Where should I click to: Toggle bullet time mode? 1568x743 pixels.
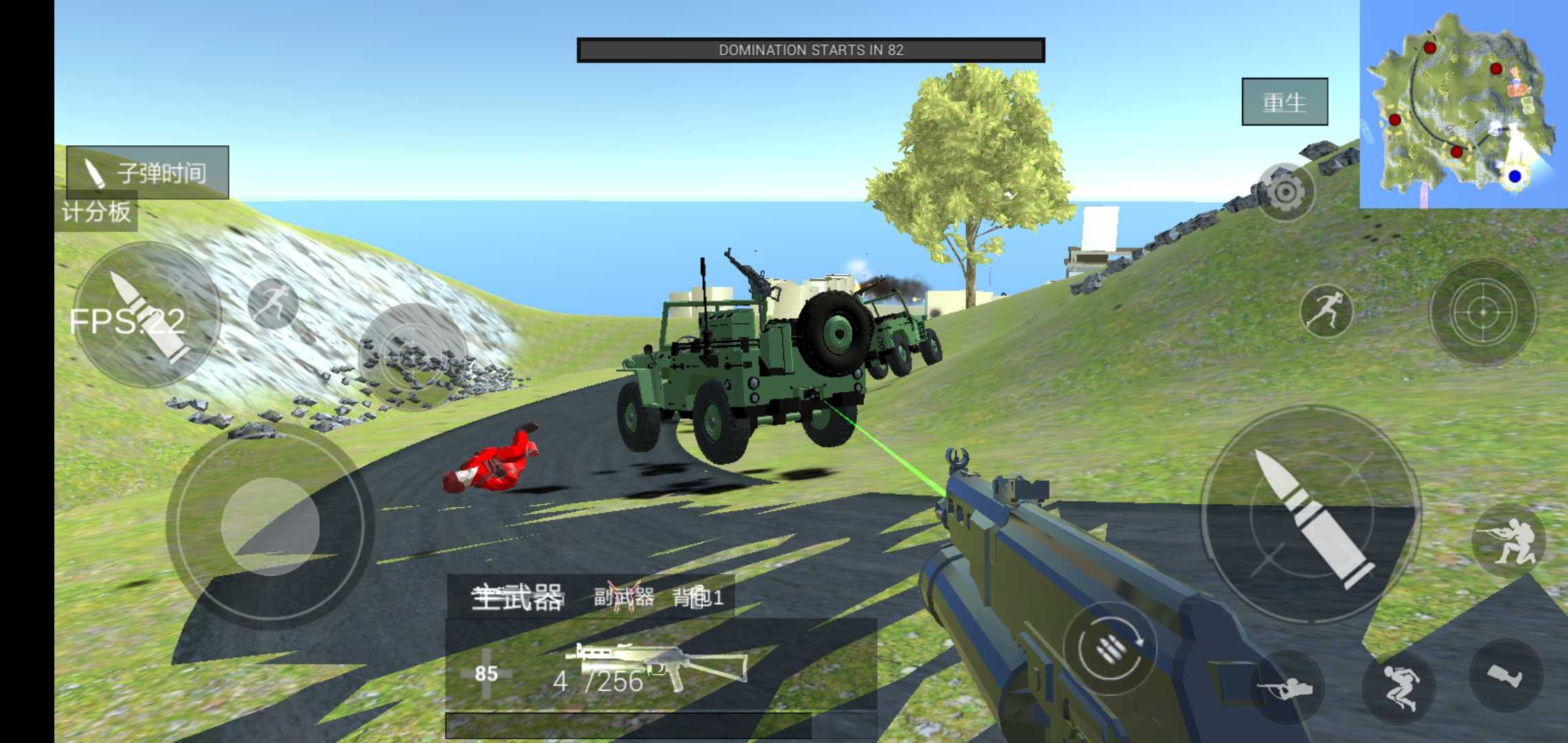(145, 173)
